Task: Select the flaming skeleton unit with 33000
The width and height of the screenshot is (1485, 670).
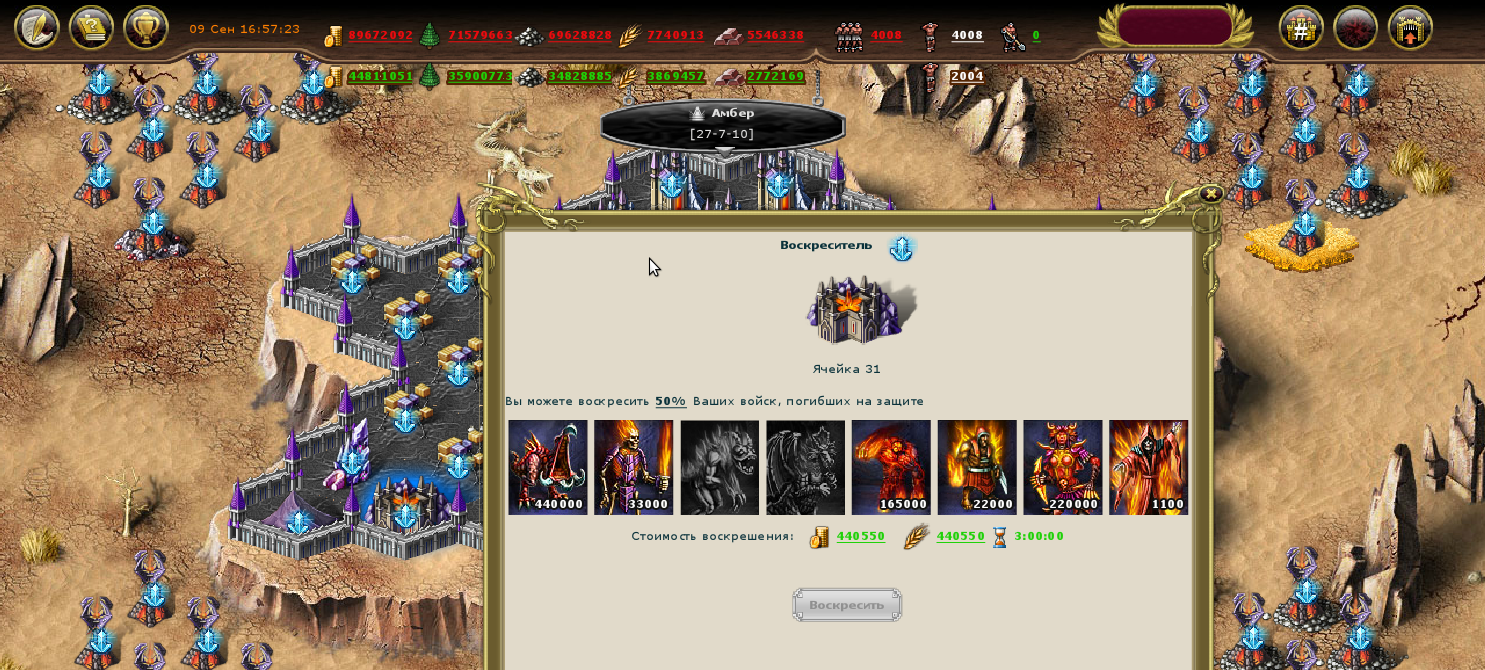Action: [x=634, y=467]
